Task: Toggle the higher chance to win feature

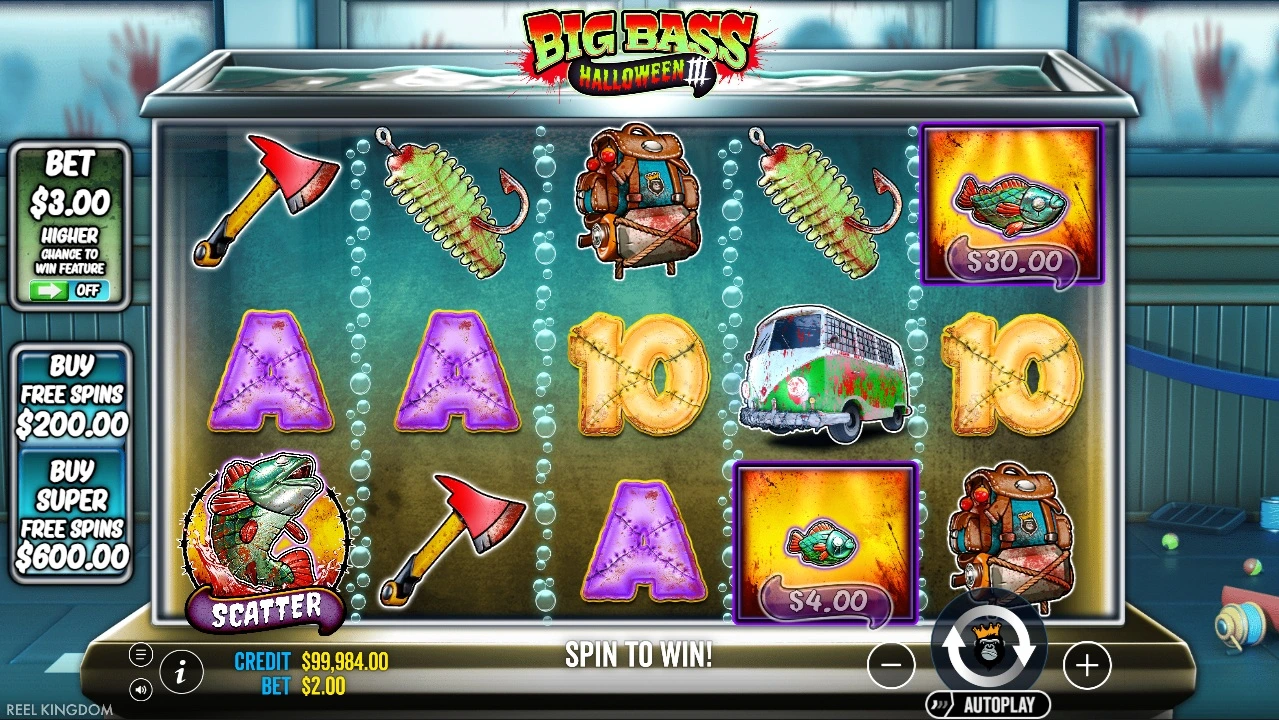Action: (x=69, y=291)
